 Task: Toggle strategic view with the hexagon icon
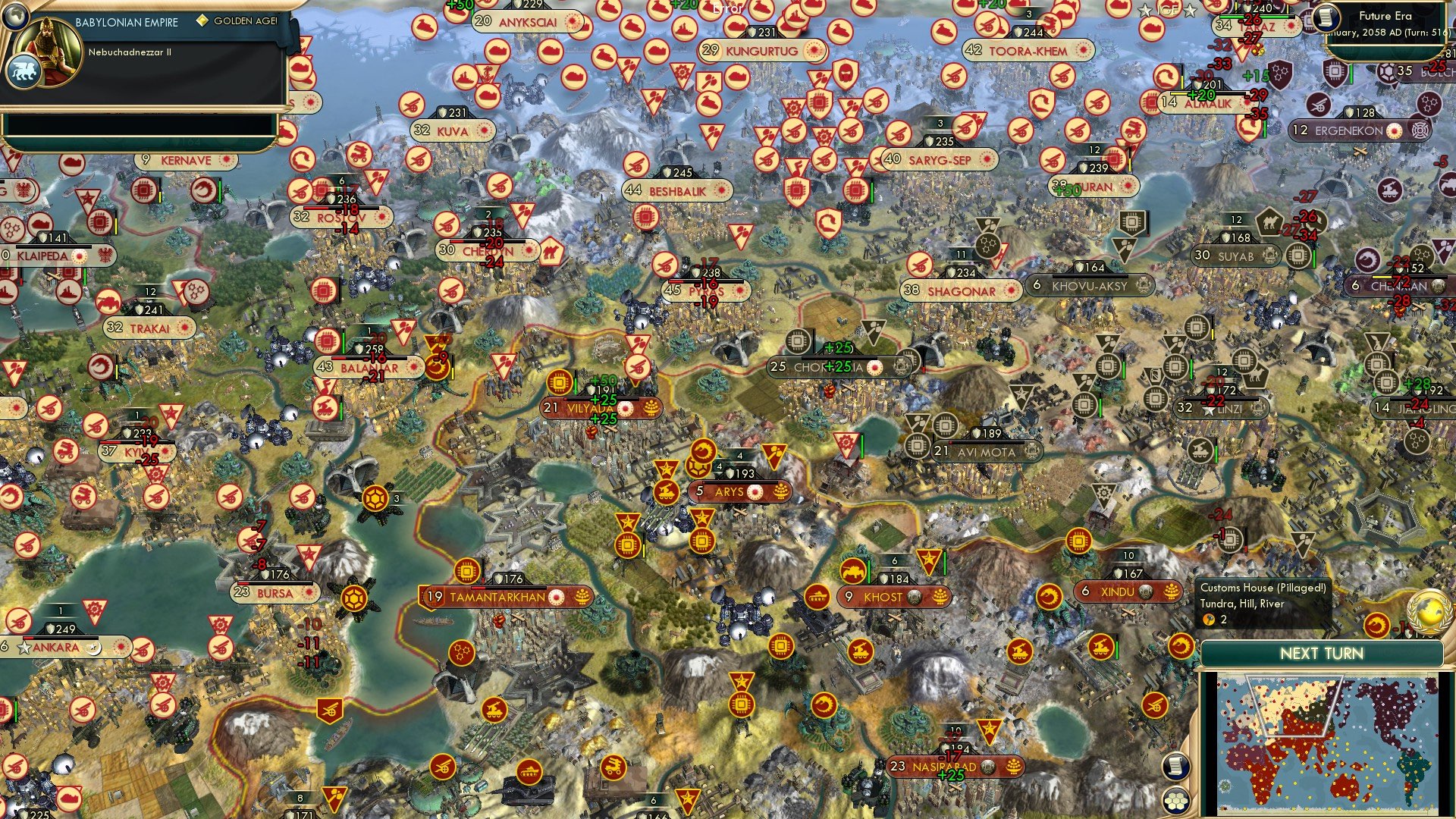tap(1175, 801)
